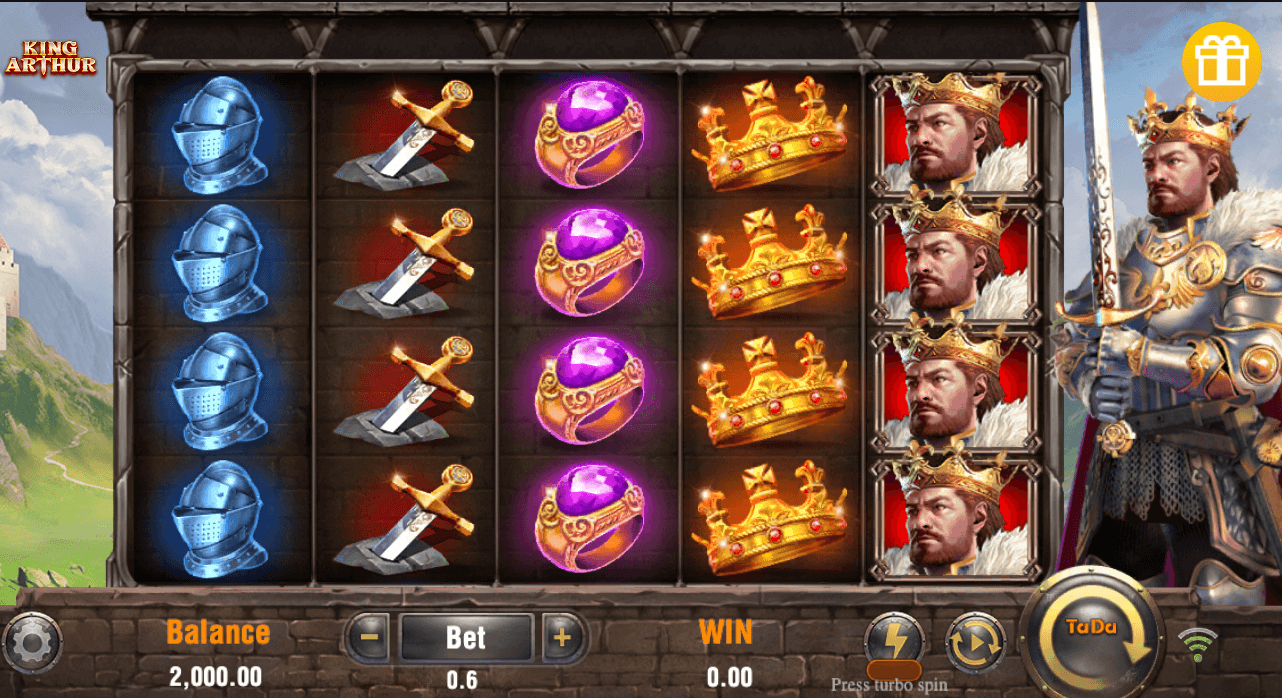Image resolution: width=1282 pixels, height=698 pixels.
Task: Open the gear settings menu
Action: click(32, 643)
